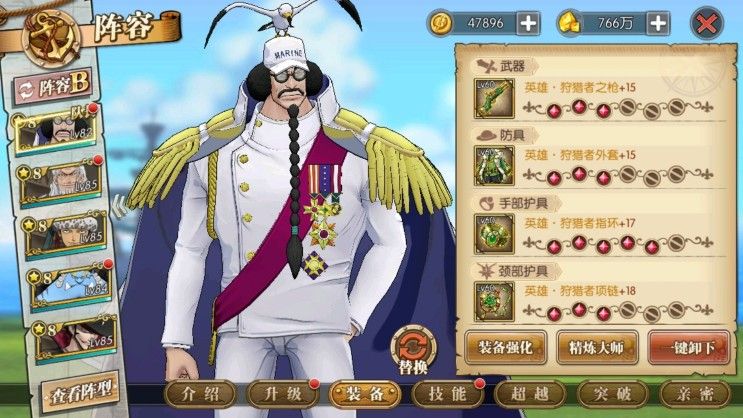
Task: Add more gold coins with the plus button
Action: pos(527,22)
